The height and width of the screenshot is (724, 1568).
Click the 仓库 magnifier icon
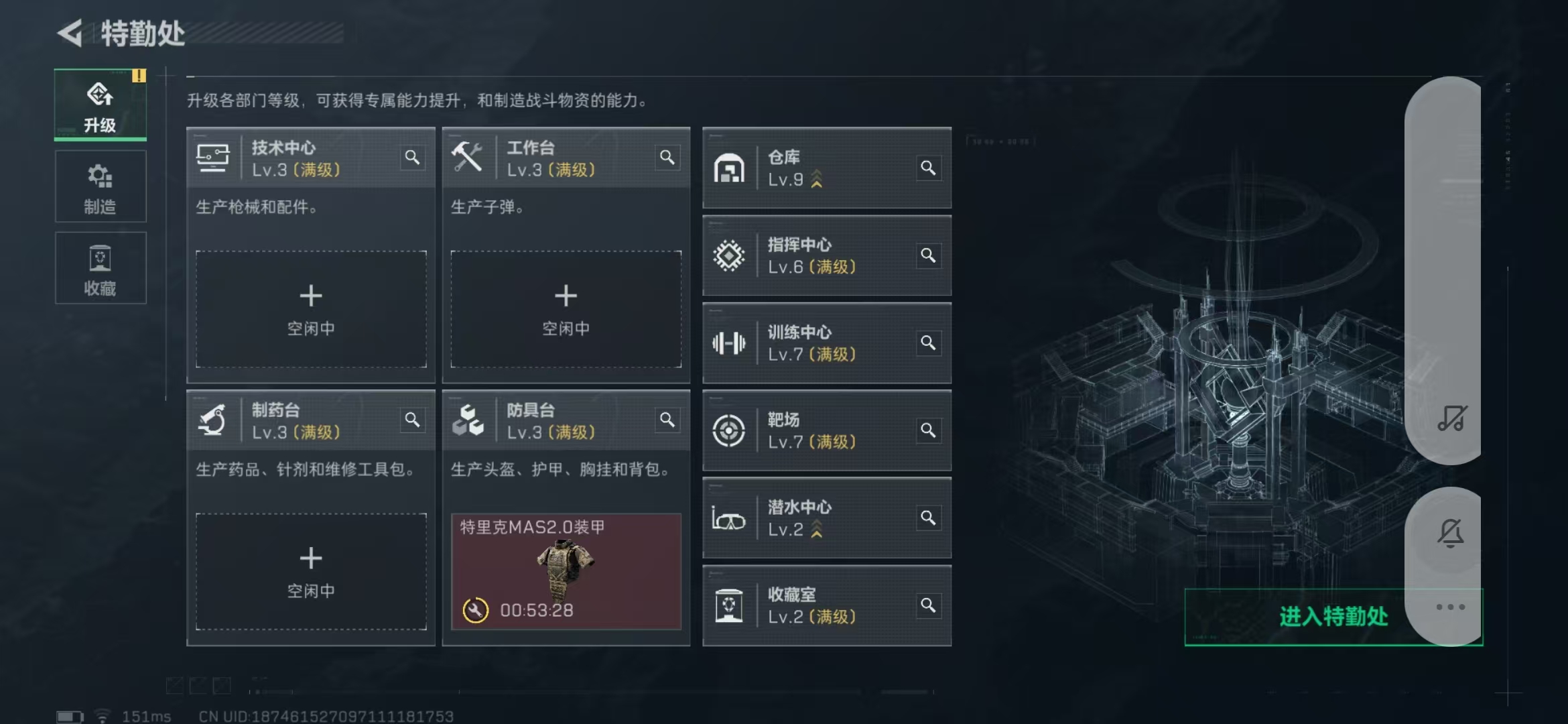pos(929,168)
